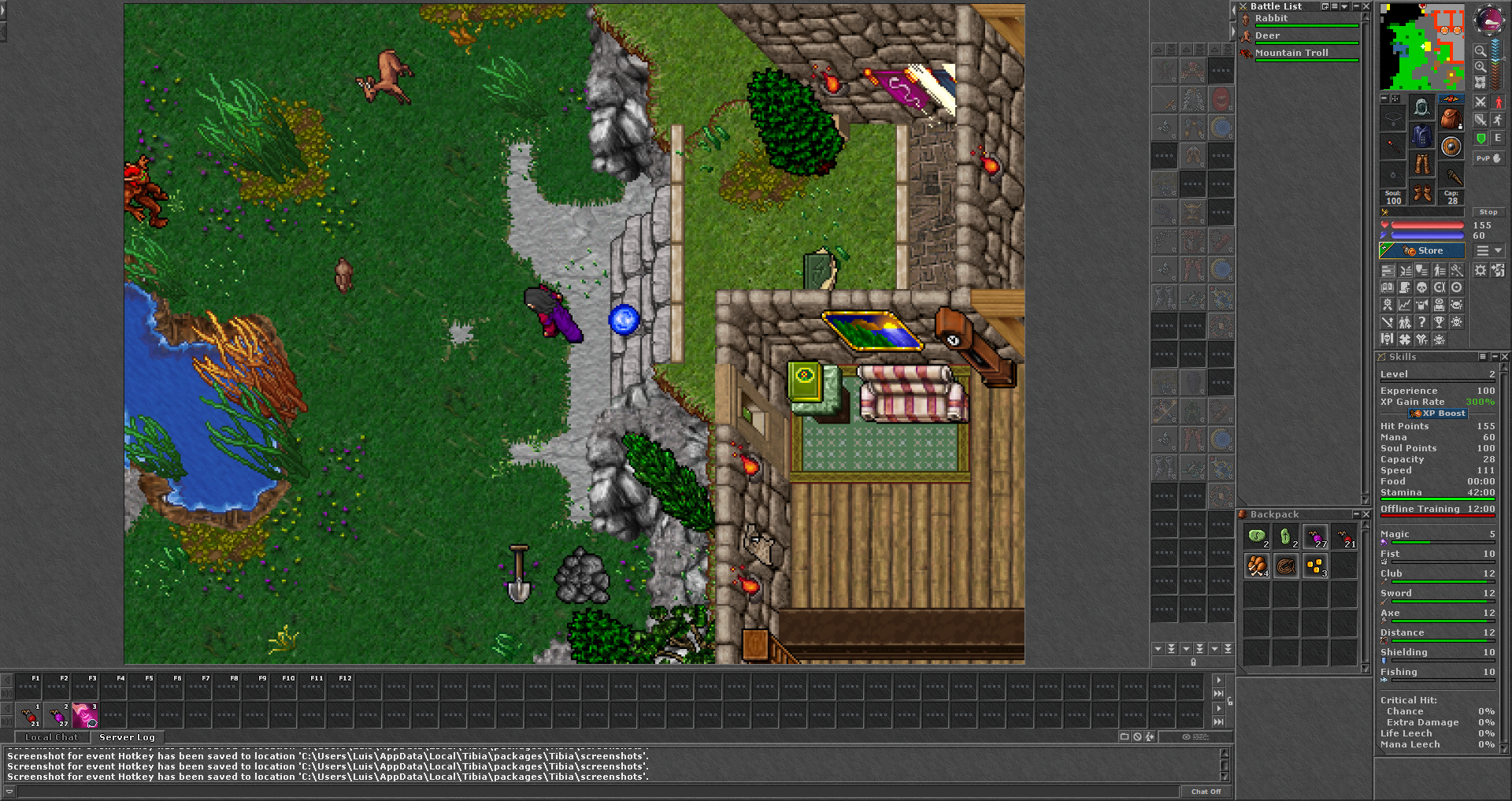Toggle the green secure mode shield
This screenshot has height=801, width=1512.
[x=1480, y=138]
